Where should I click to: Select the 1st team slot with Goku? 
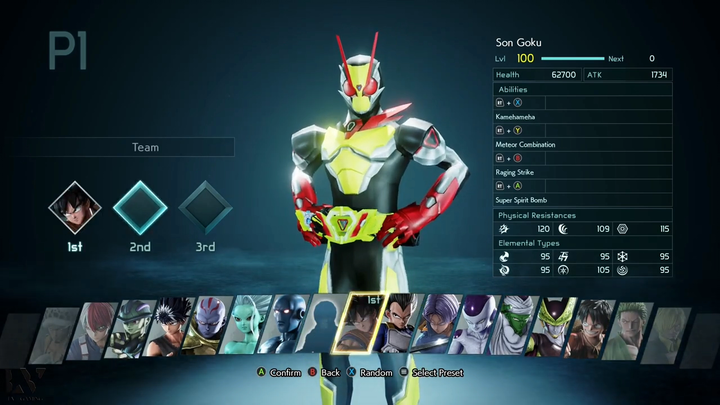pos(76,207)
